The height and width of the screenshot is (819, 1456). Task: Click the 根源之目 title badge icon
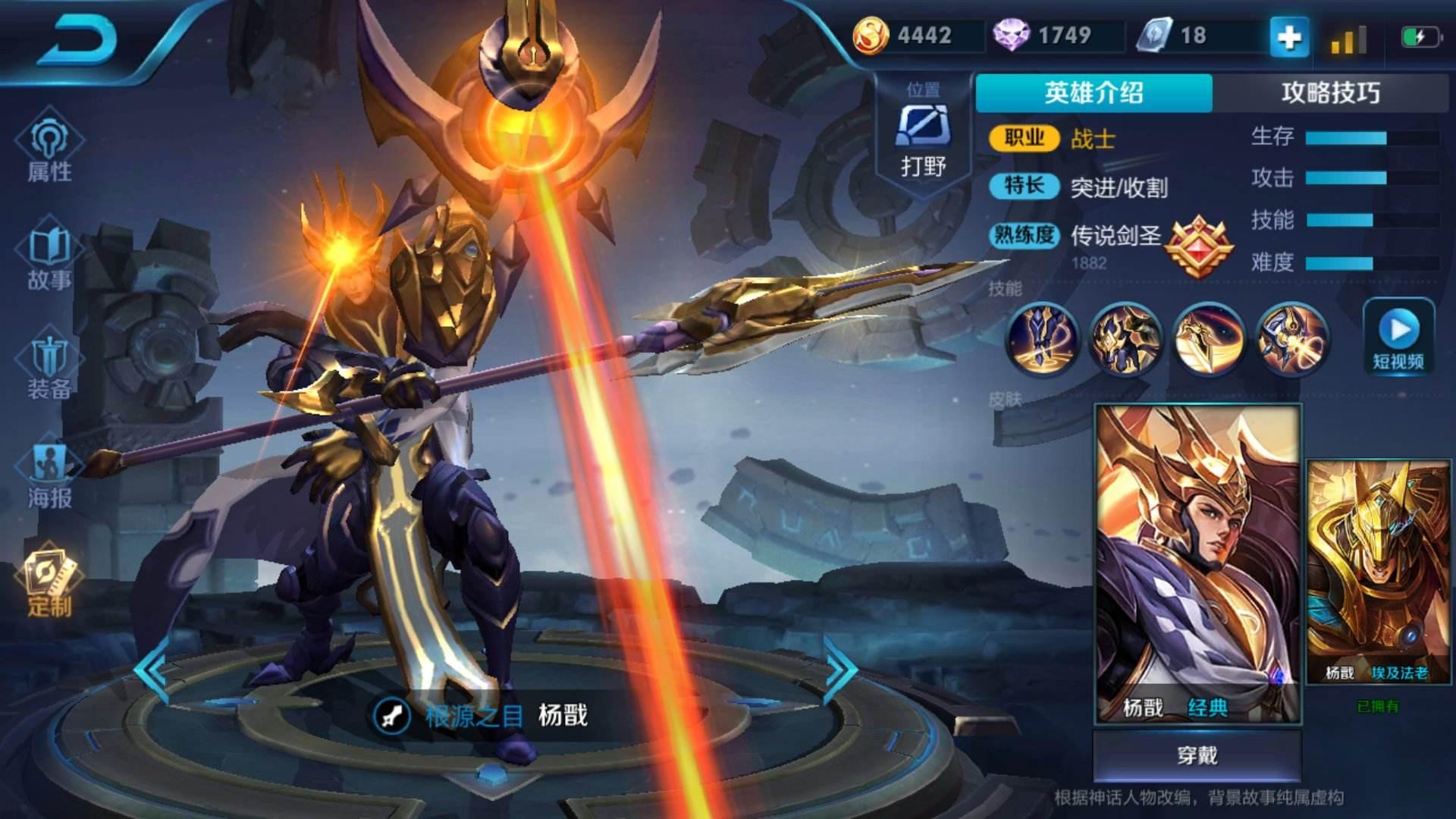click(x=392, y=715)
